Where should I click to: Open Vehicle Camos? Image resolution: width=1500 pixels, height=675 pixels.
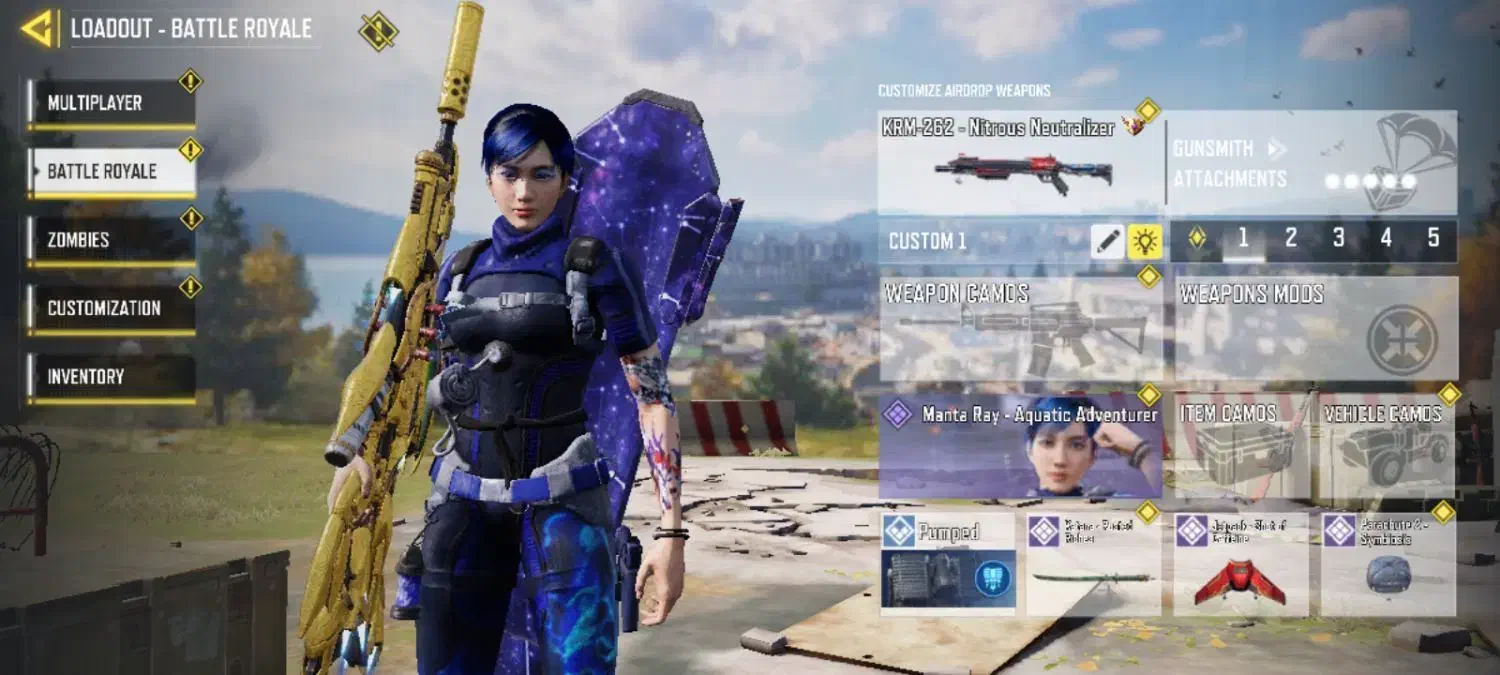point(1387,446)
